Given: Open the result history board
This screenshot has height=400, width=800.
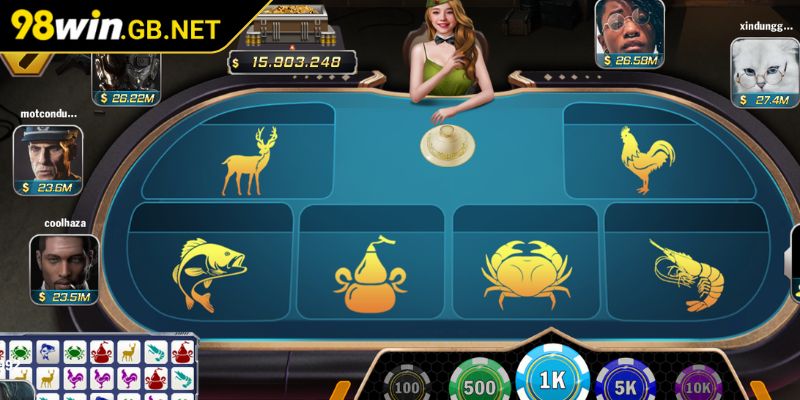Looking at the screenshot, I should click(x=98, y=368).
